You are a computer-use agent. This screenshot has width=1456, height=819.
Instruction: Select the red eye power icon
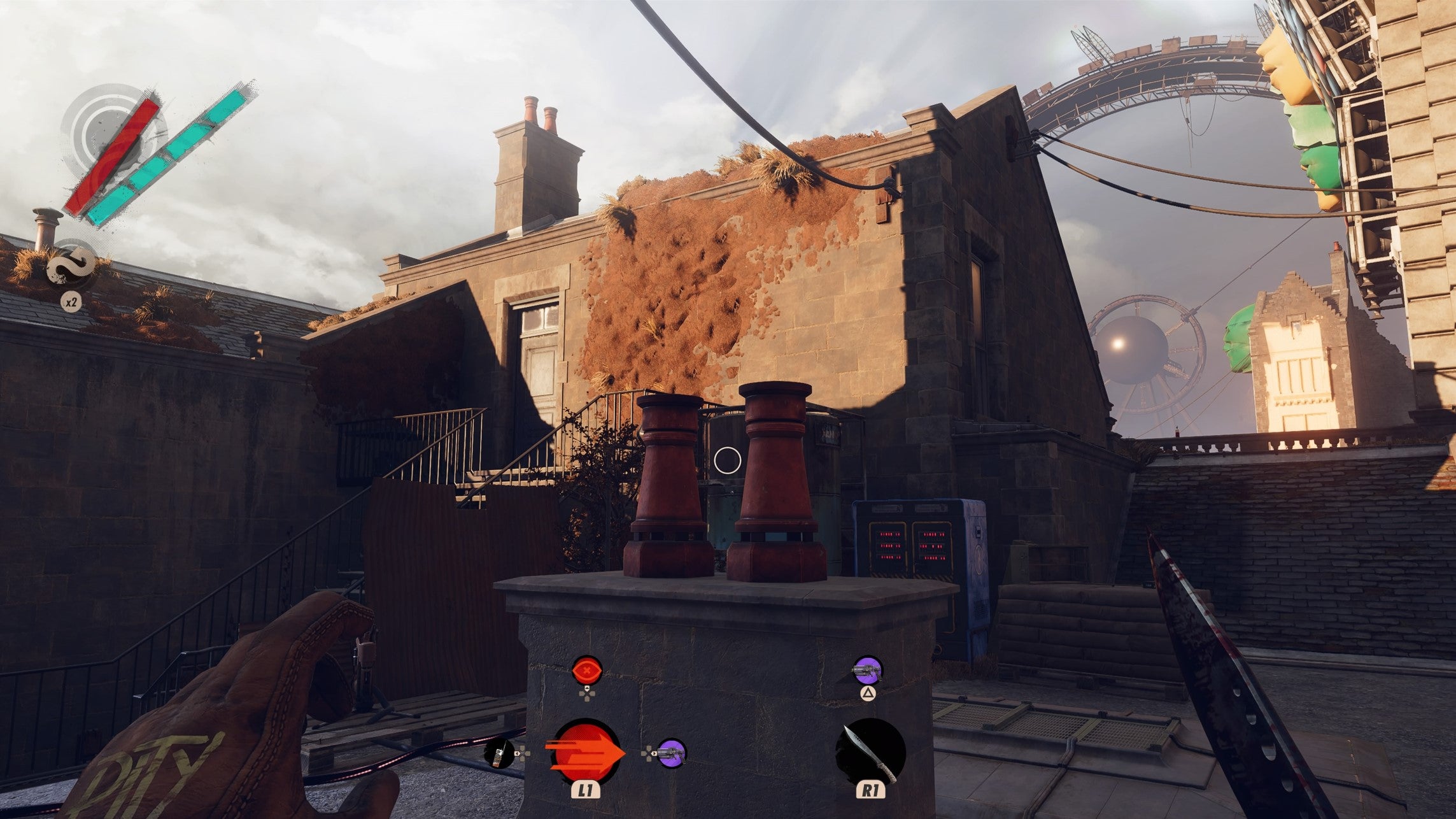(586, 670)
